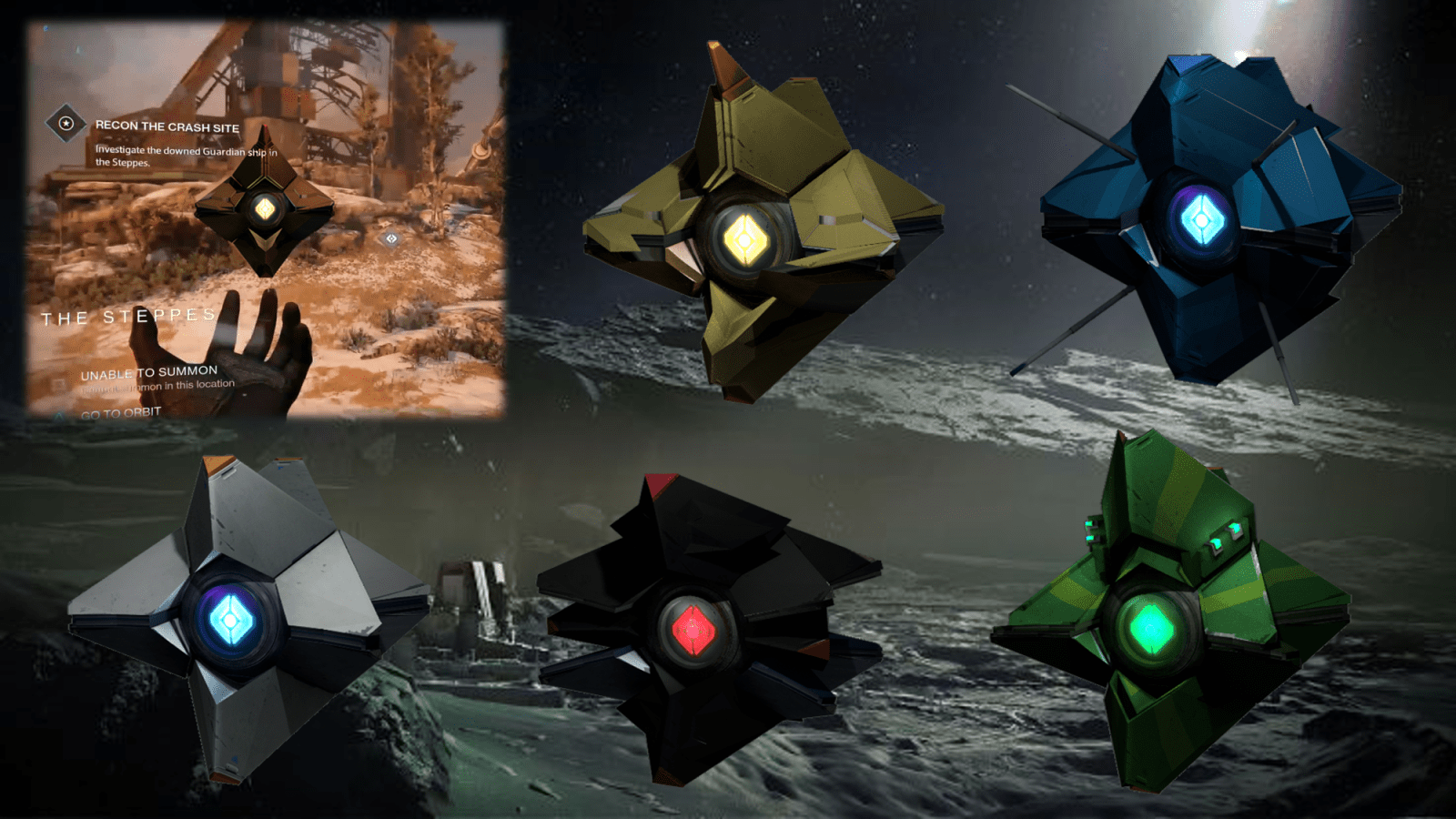The height and width of the screenshot is (819, 1456).
Task: Click the hovering brown Ghost above the hand
Action: [x=266, y=207]
